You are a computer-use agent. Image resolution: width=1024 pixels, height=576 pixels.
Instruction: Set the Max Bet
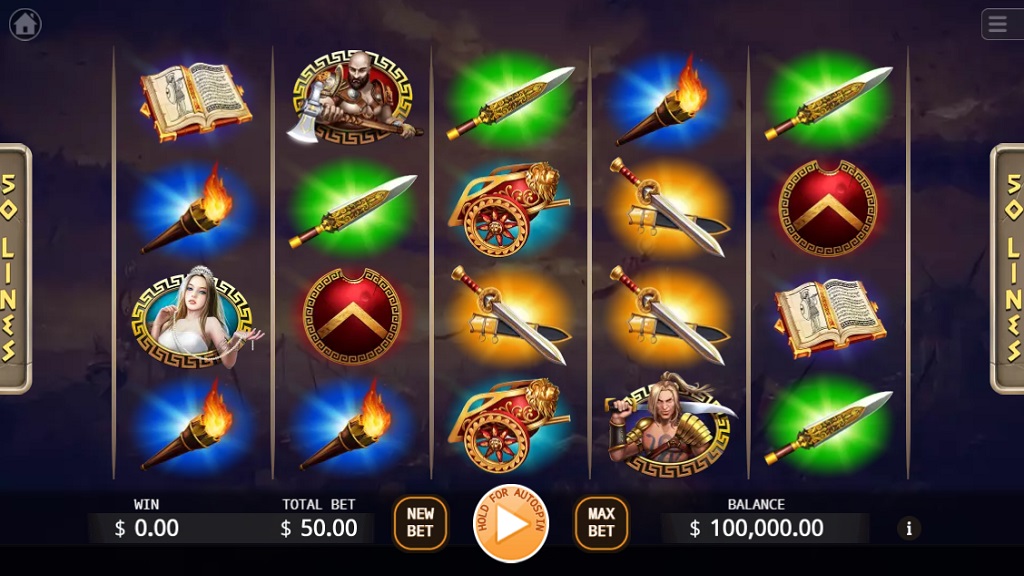601,523
